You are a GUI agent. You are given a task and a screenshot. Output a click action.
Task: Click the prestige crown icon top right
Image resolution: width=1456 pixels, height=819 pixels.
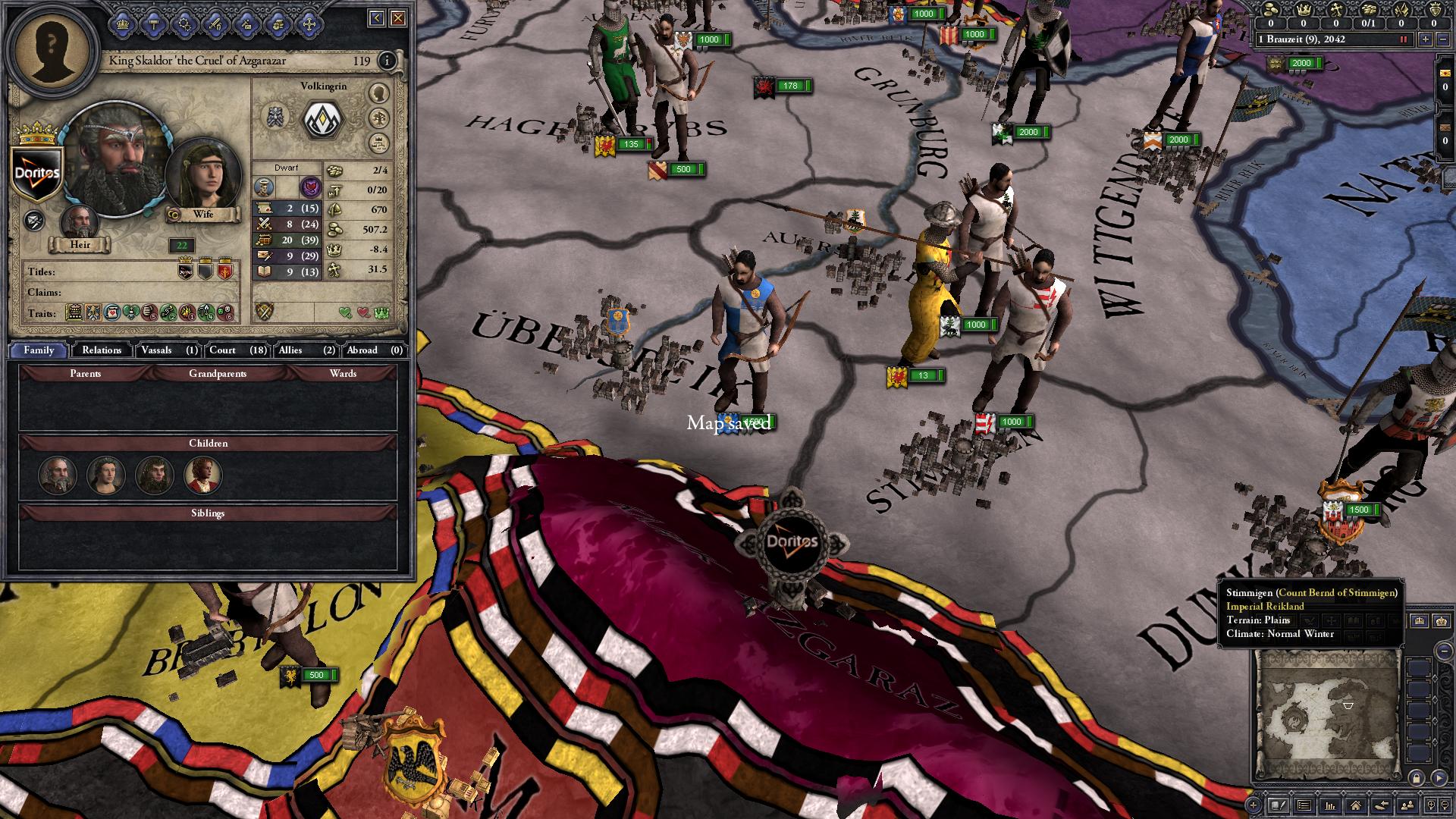click(x=1304, y=11)
